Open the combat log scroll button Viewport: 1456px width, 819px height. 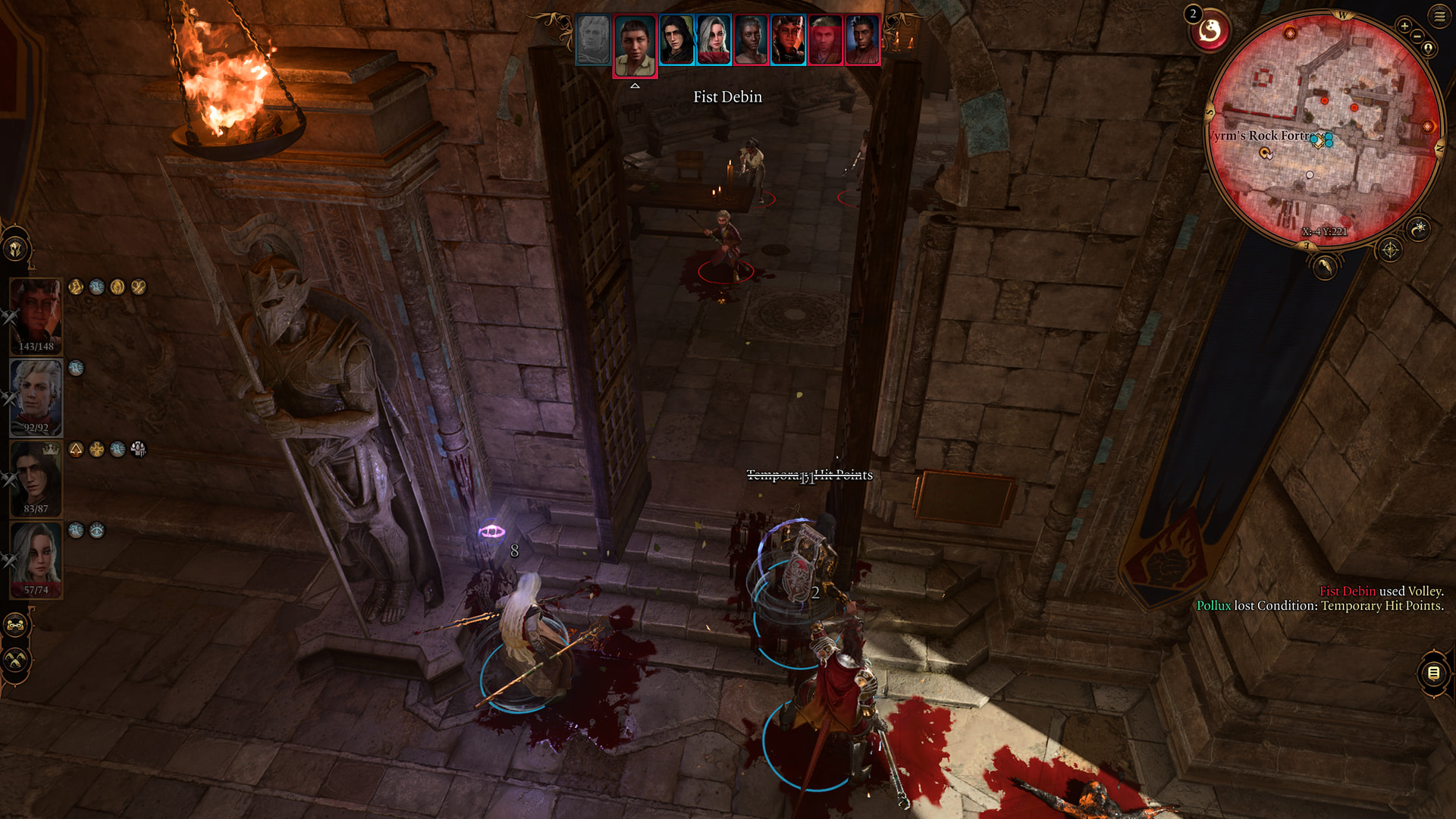tap(1433, 673)
